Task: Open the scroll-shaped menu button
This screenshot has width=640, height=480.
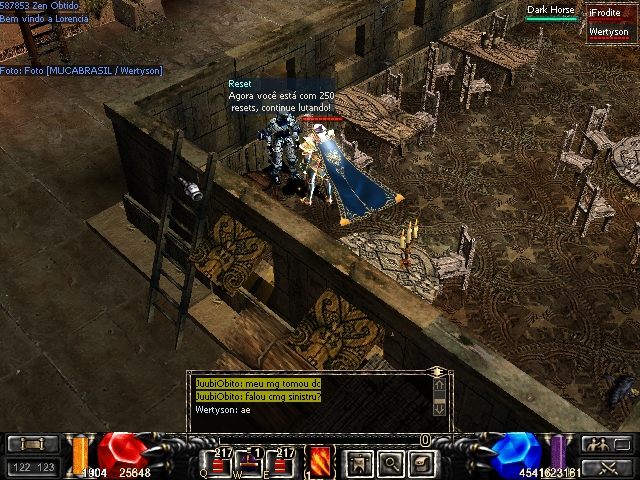Action: tap(423, 462)
